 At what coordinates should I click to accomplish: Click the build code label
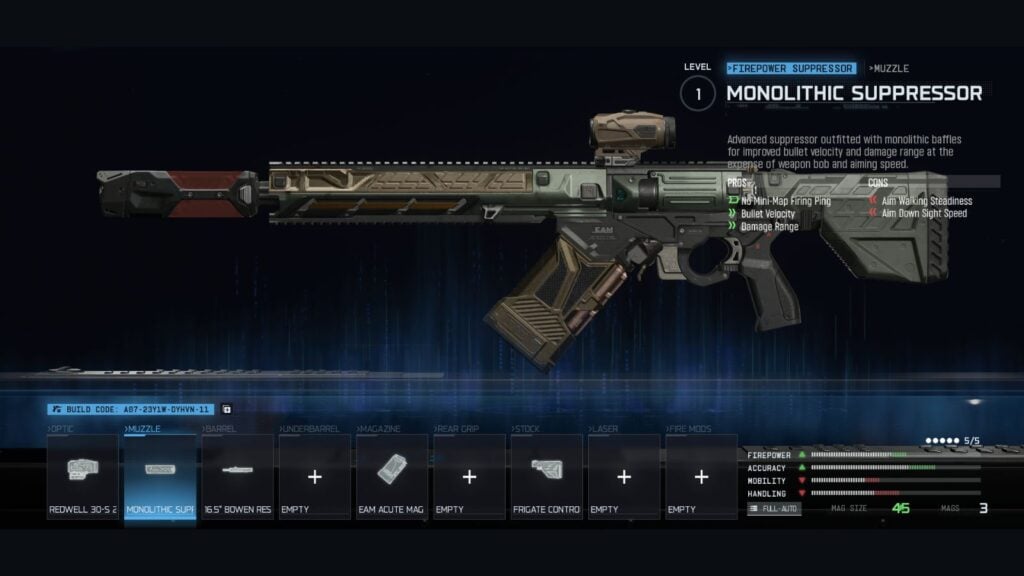coord(131,409)
